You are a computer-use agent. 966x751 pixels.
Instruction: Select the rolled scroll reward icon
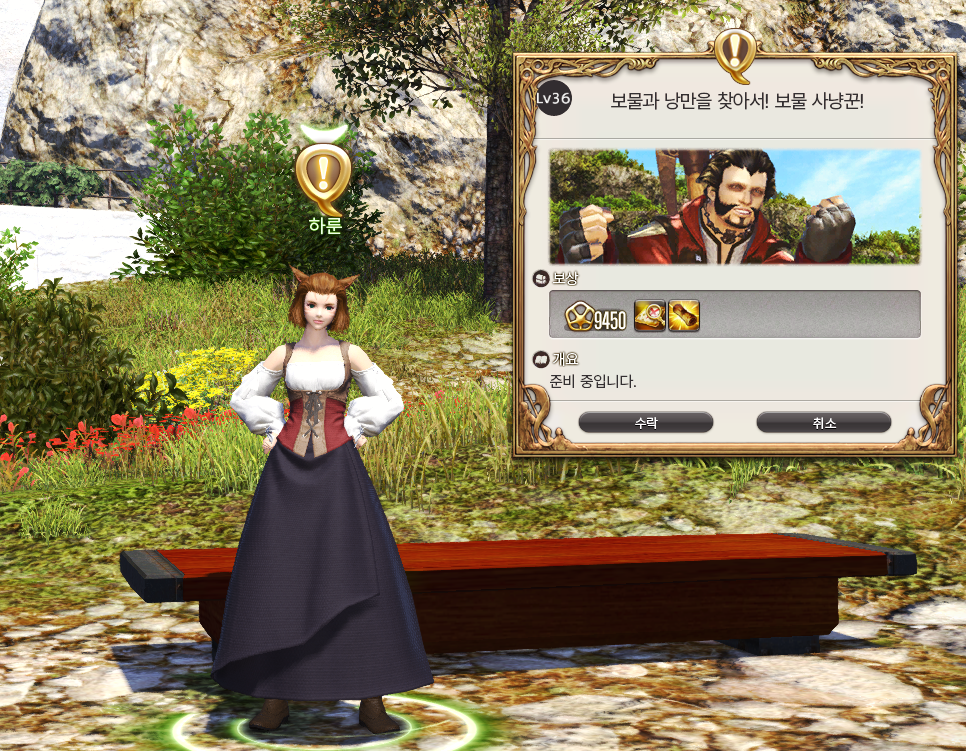684,316
